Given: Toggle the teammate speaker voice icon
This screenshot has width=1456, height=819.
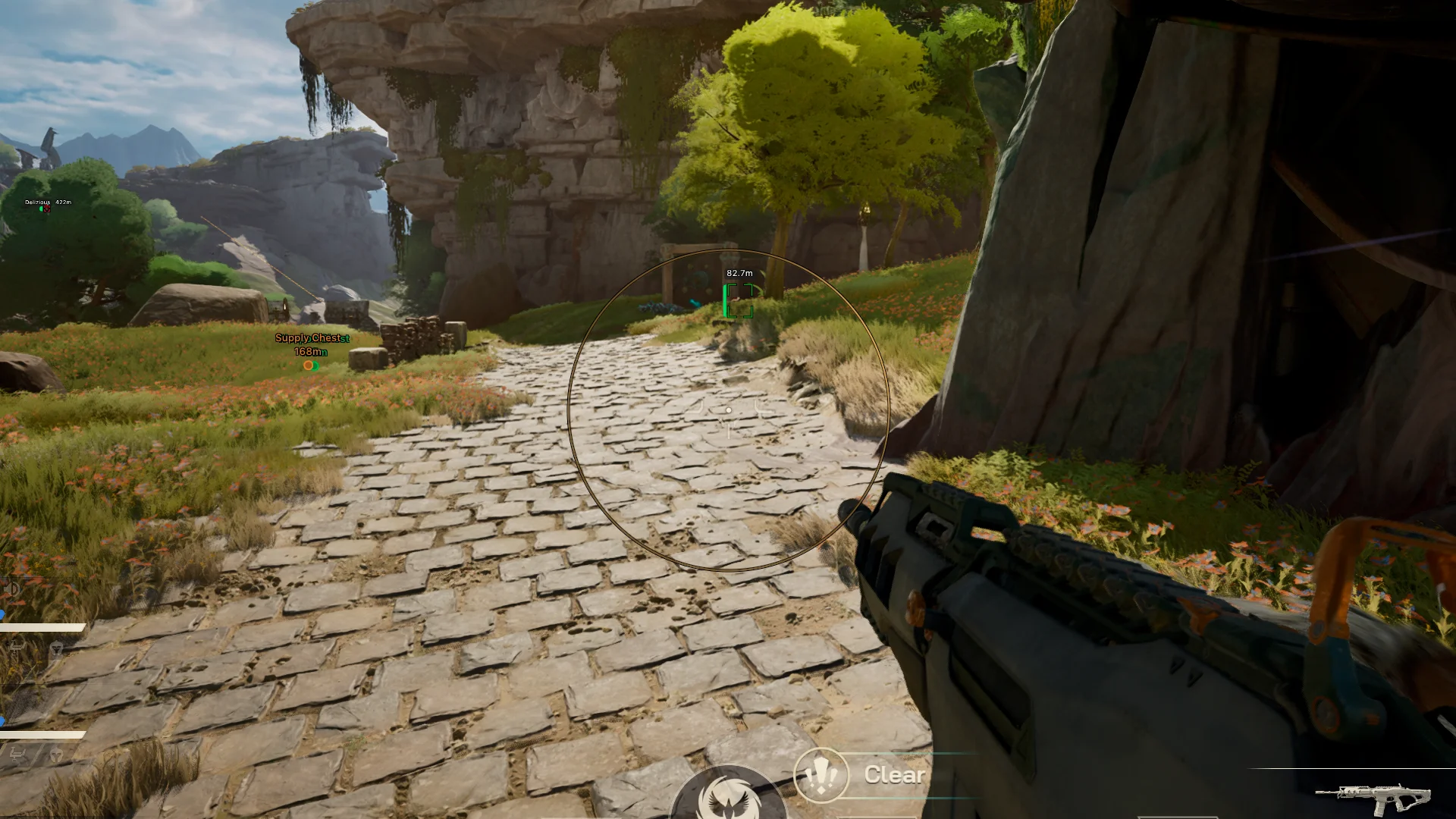Looking at the screenshot, I should [x=12, y=589].
